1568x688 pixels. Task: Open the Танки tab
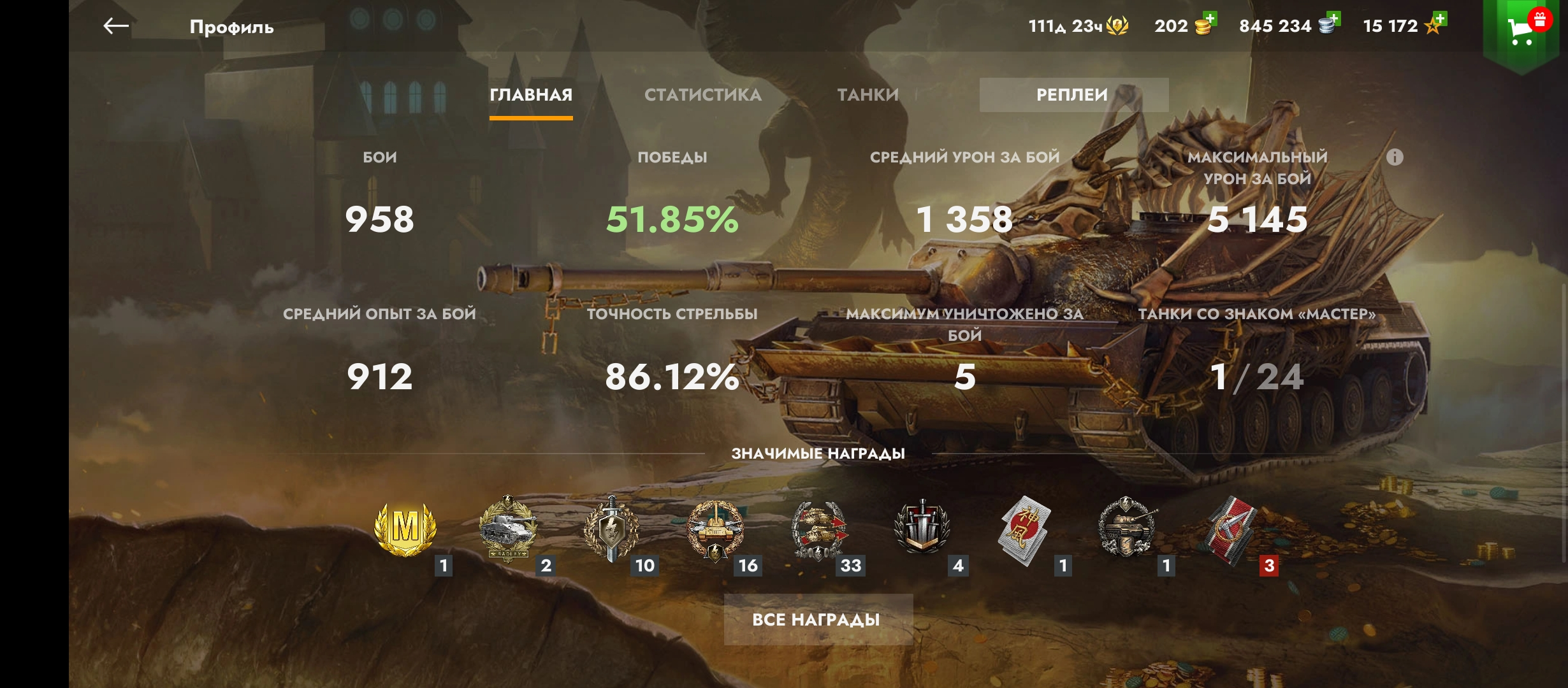pos(867,95)
